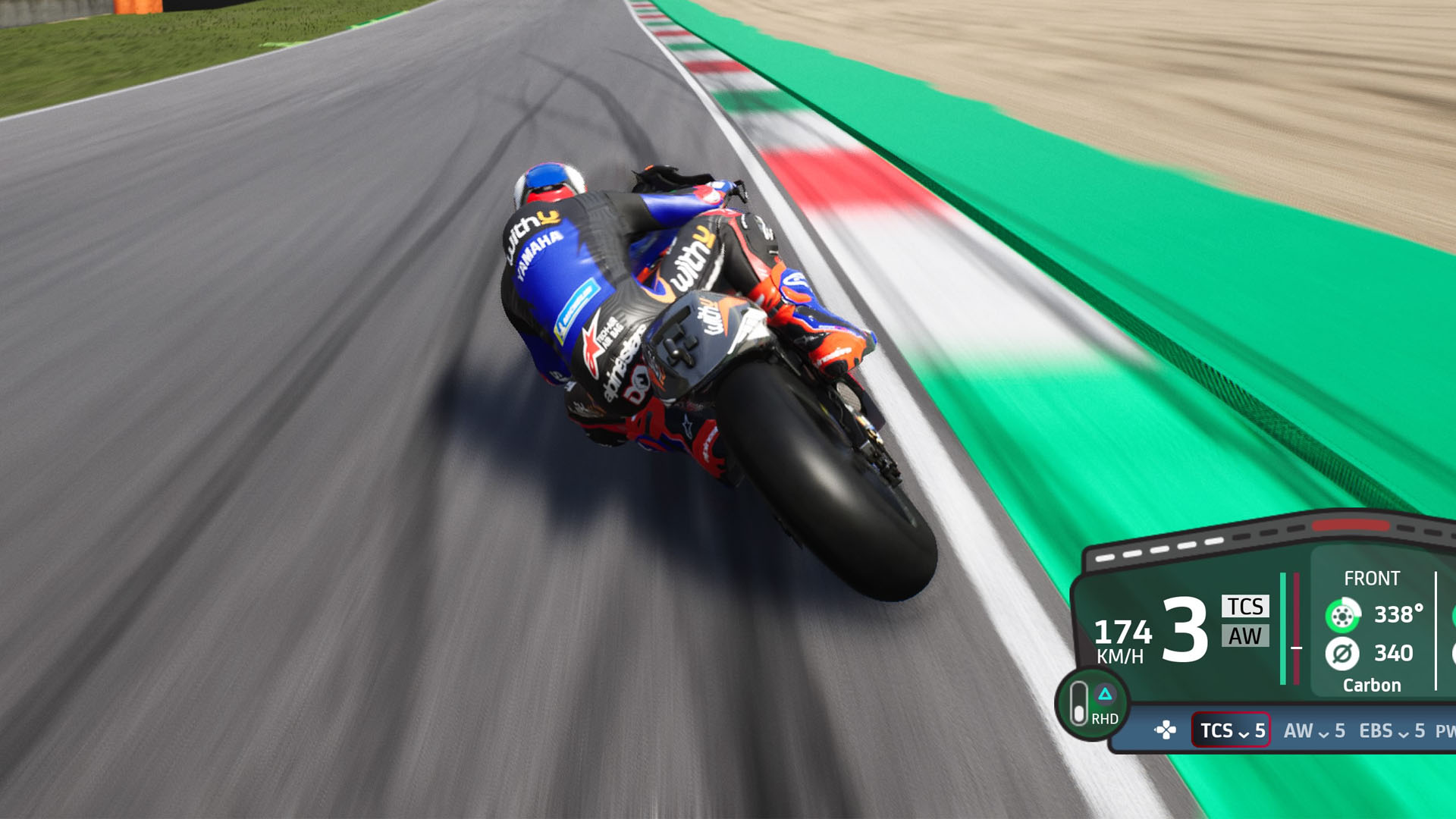
Task: Click the D-pad navigation icon
Action: click(x=1166, y=730)
